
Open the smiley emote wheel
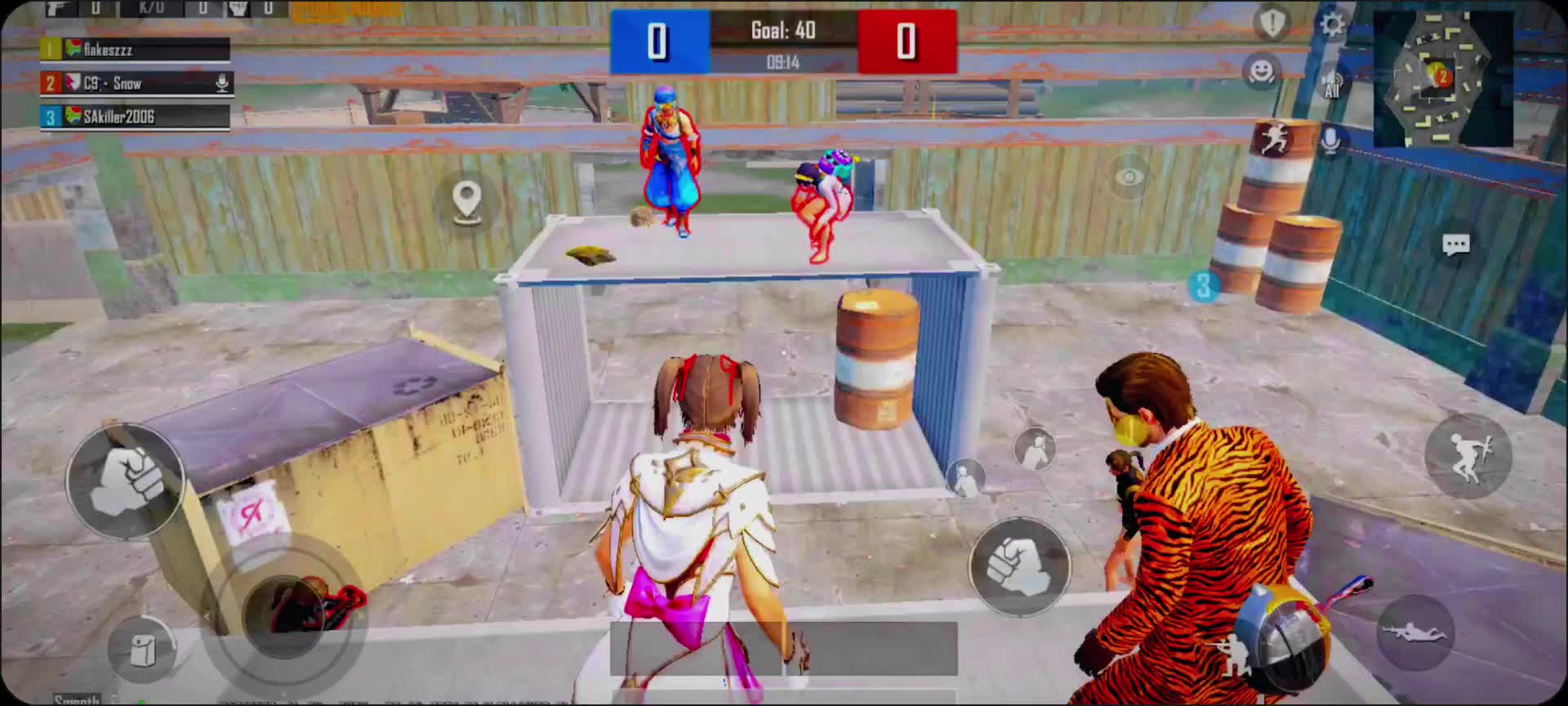click(x=1262, y=71)
